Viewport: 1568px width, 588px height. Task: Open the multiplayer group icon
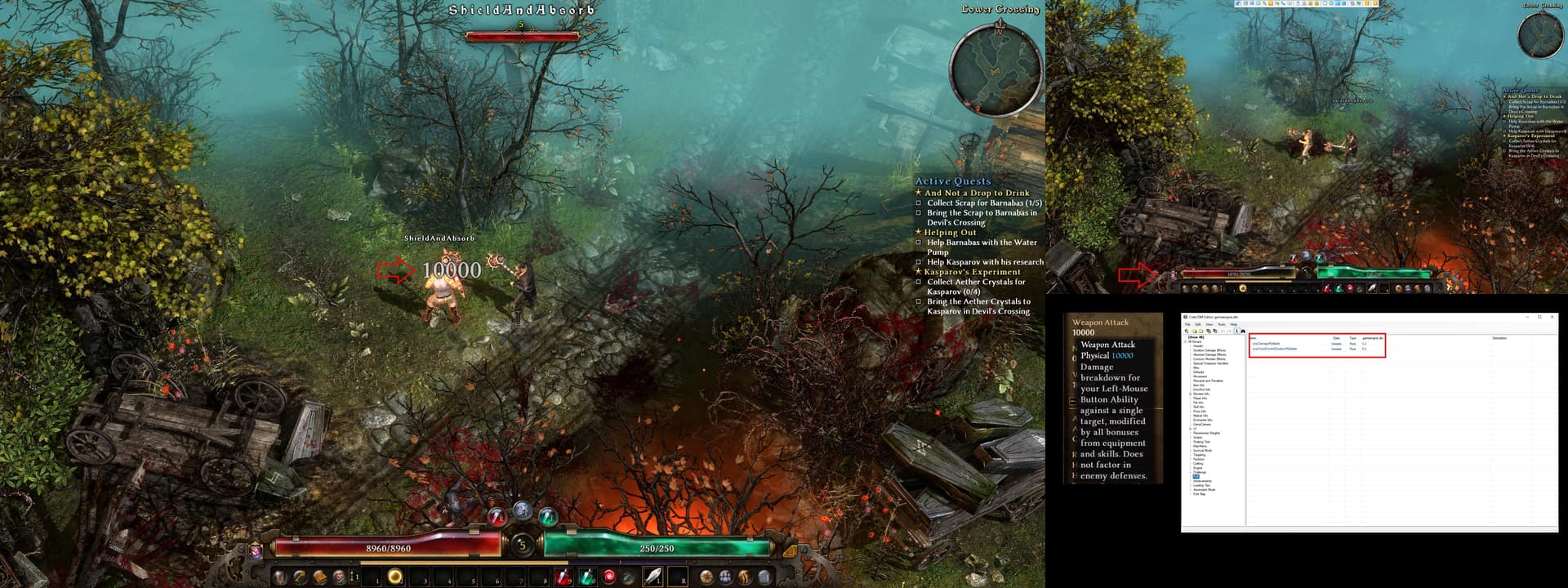pyautogui.click(x=725, y=577)
